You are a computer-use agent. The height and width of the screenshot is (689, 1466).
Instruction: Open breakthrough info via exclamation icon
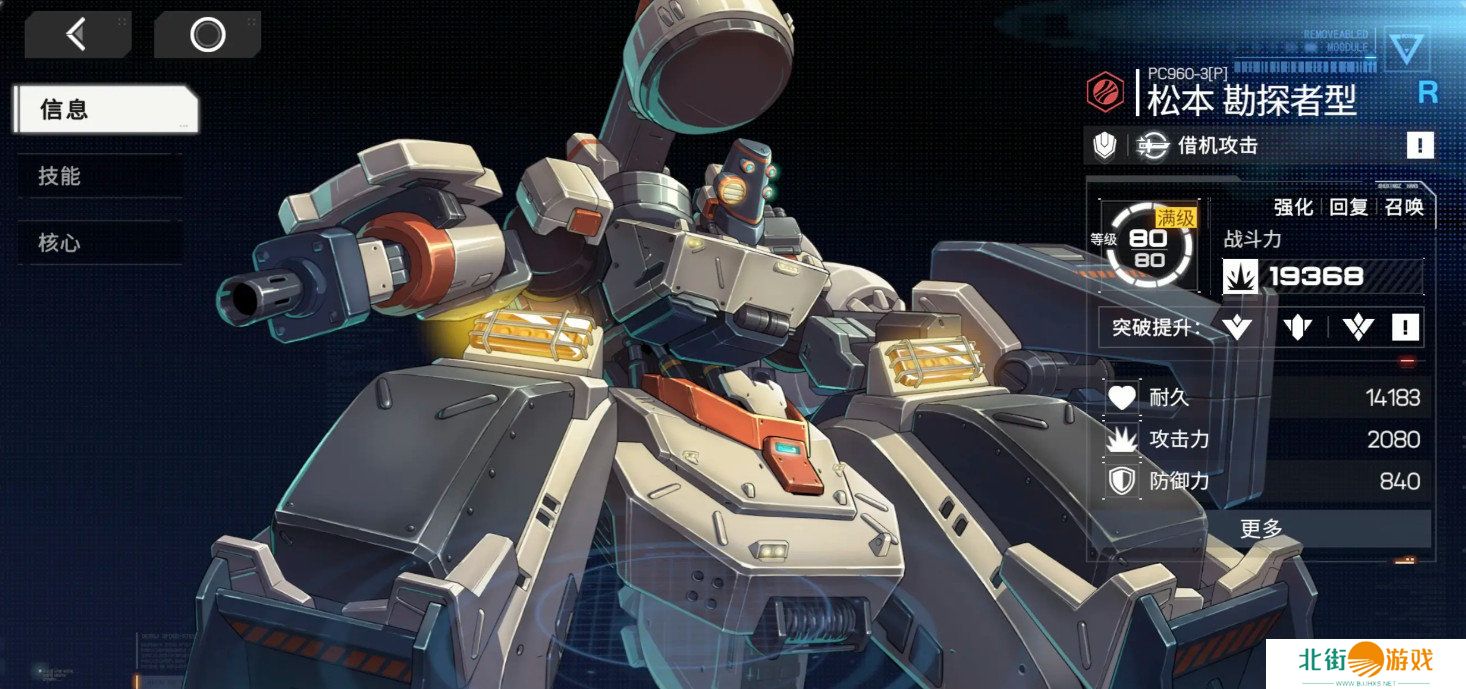pos(1405,327)
